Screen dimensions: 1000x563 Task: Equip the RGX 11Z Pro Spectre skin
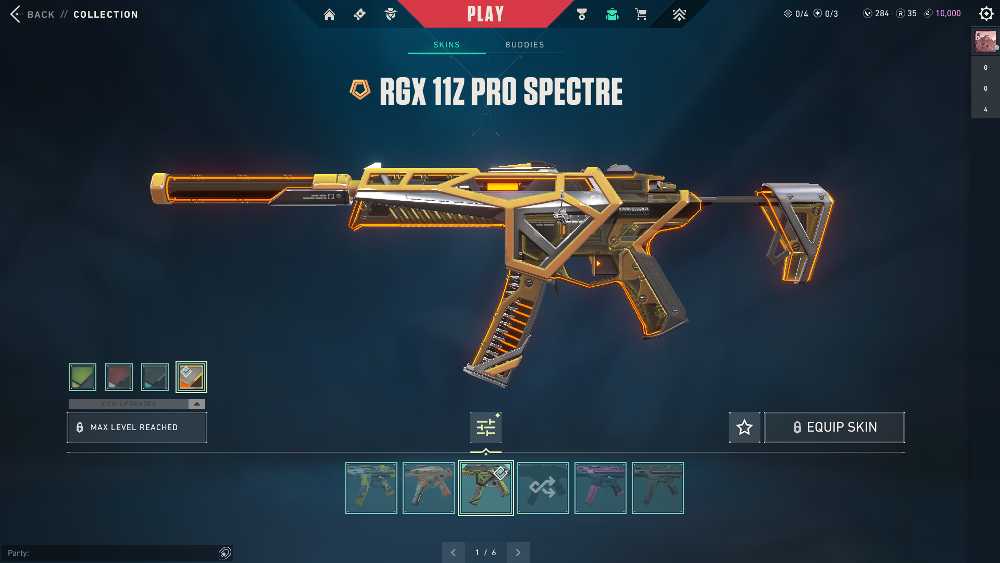pos(834,427)
